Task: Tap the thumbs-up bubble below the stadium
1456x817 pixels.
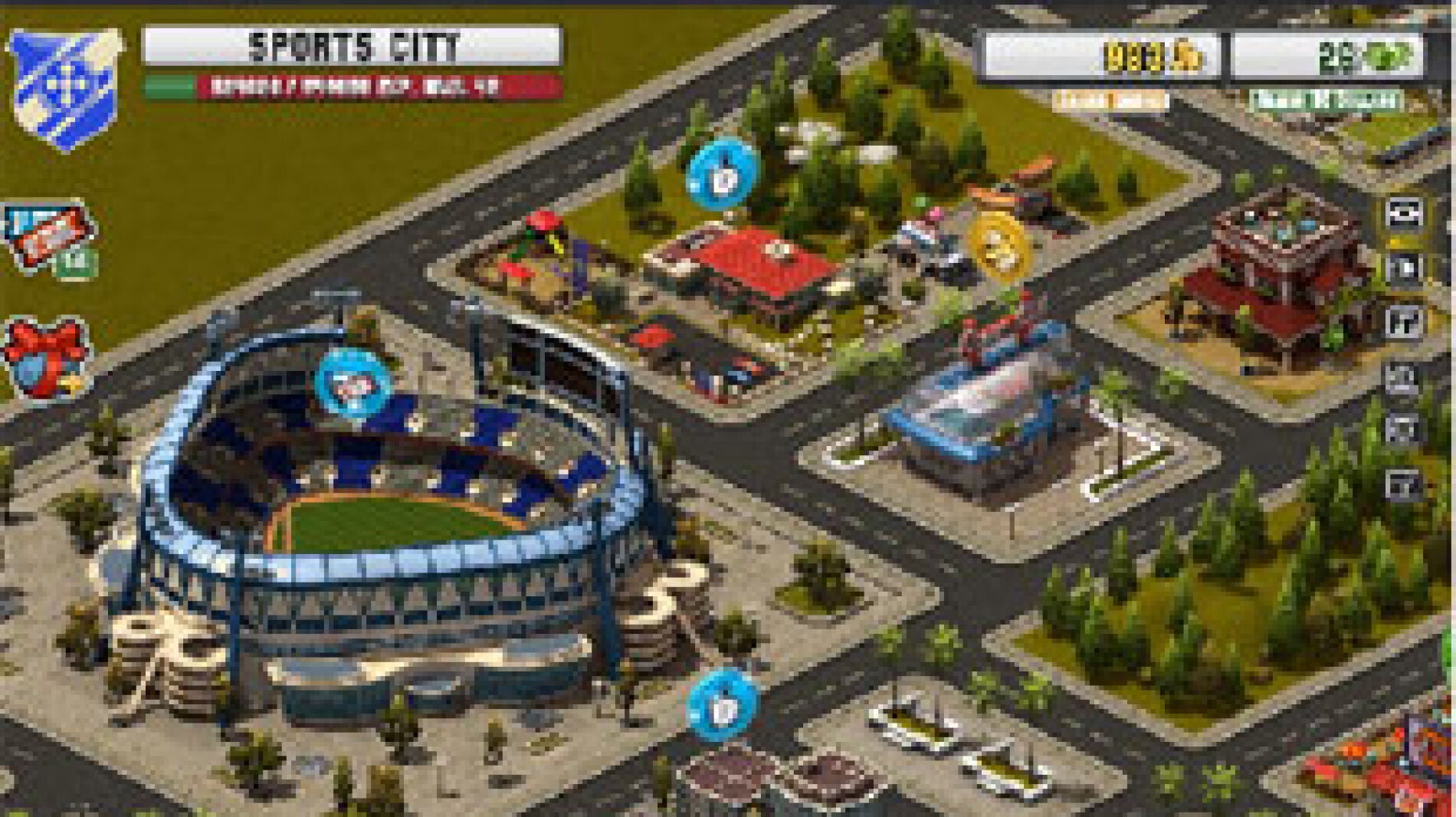Action: click(x=721, y=706)
